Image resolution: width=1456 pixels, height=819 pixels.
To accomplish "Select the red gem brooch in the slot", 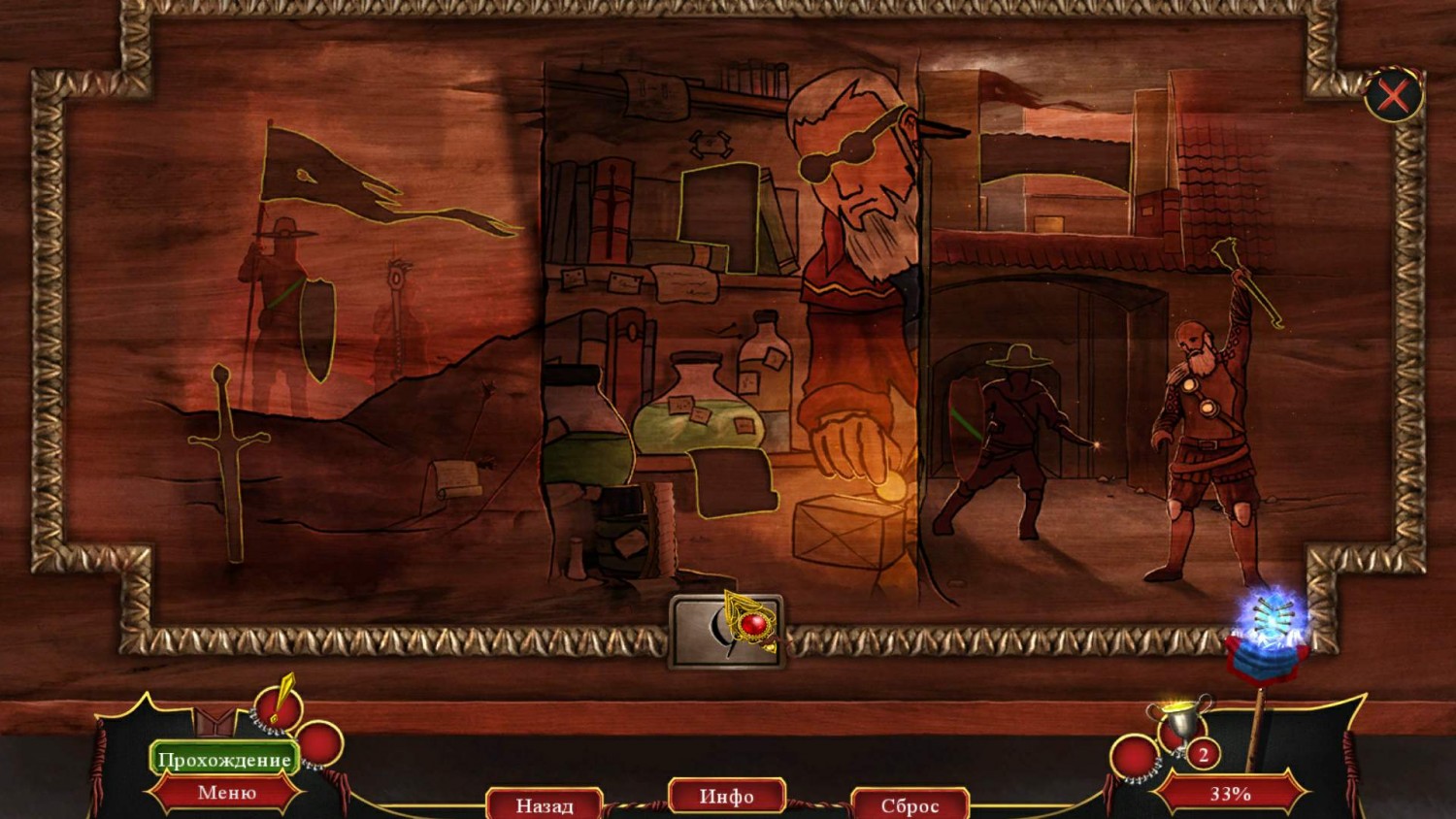I will click(x=750, y=624).
